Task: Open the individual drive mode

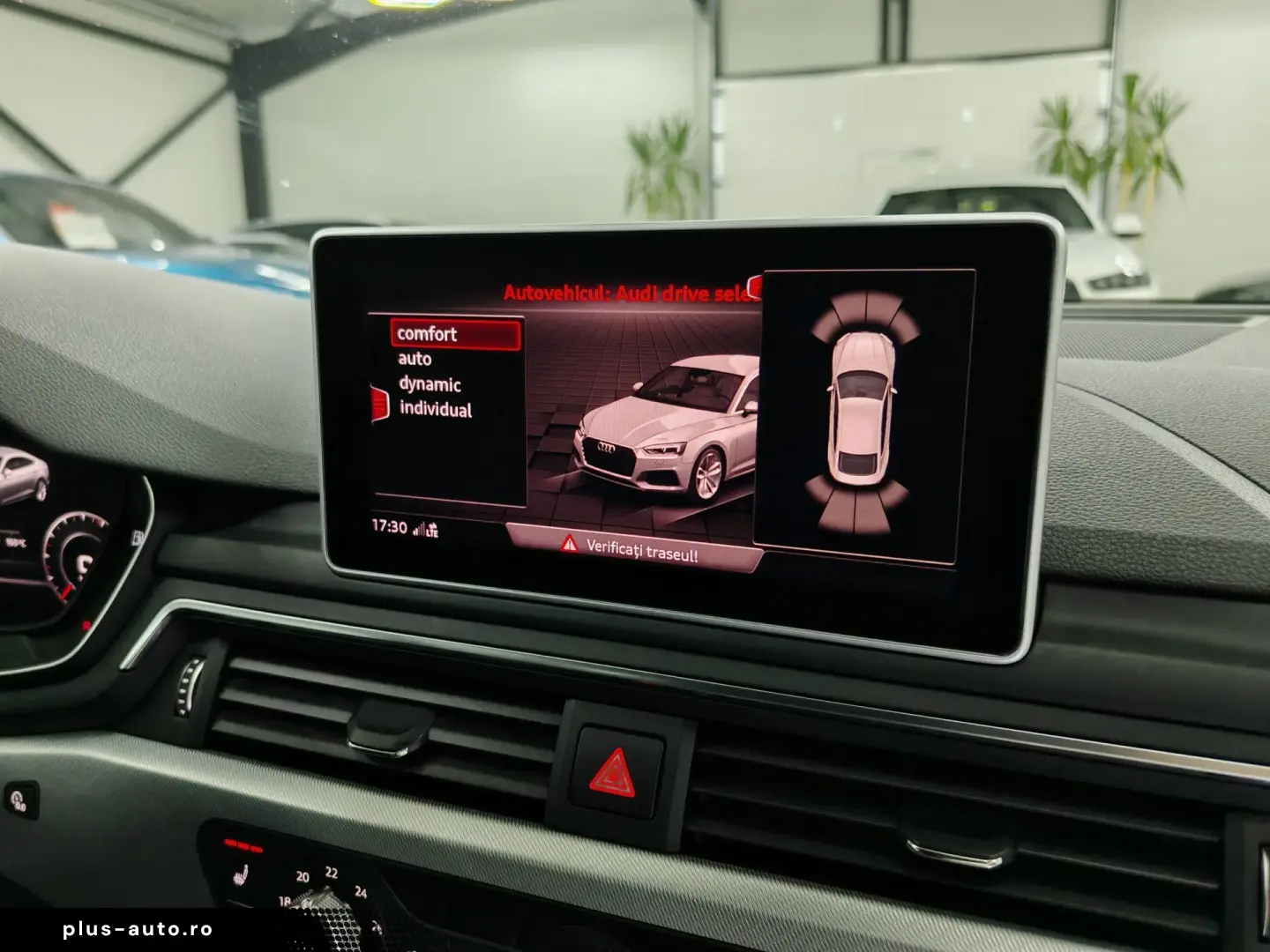Action: 436,409
